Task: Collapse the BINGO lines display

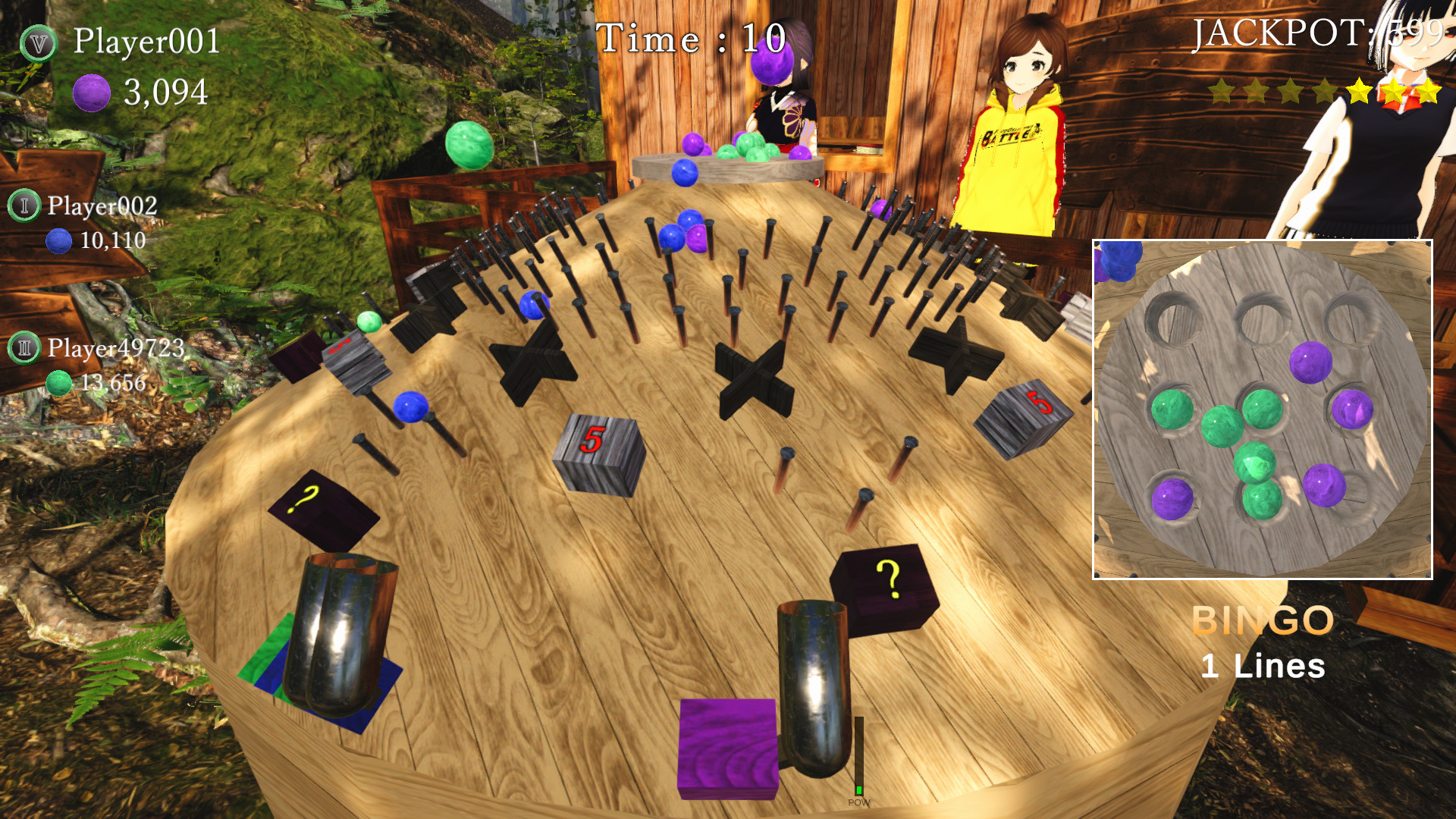Action: (1263, 622)
